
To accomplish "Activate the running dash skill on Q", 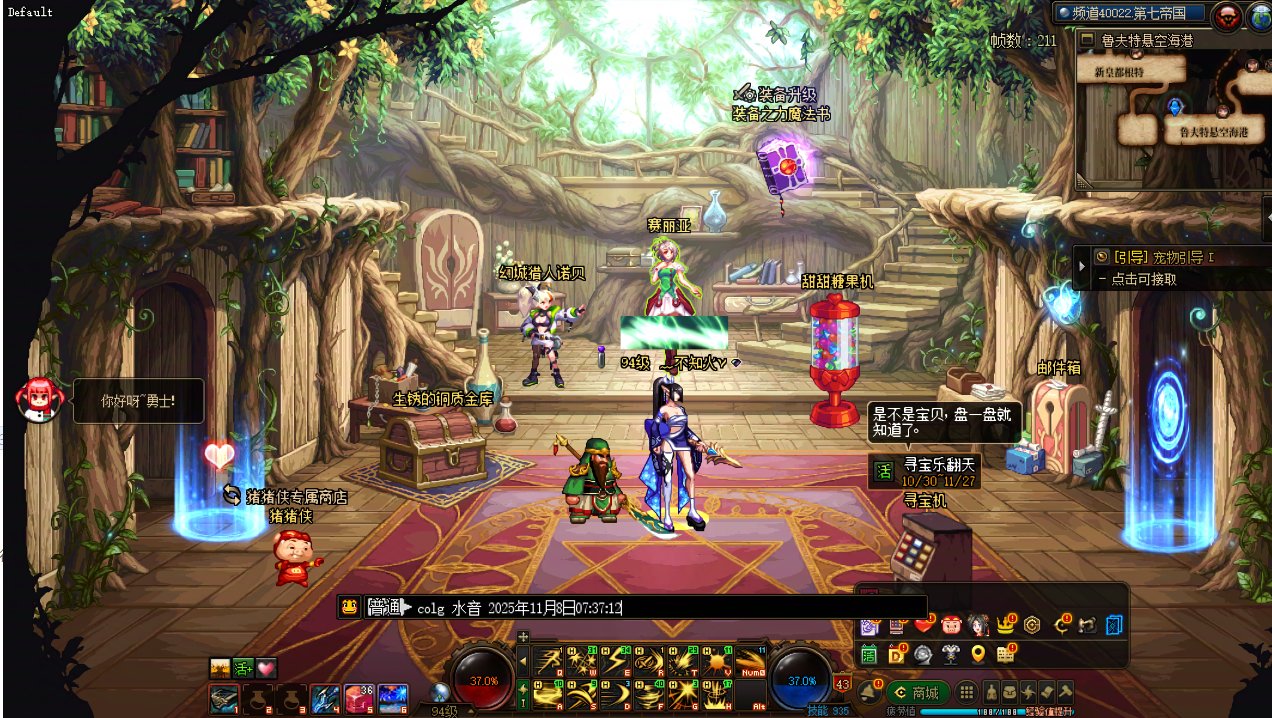I will (547, 660).
